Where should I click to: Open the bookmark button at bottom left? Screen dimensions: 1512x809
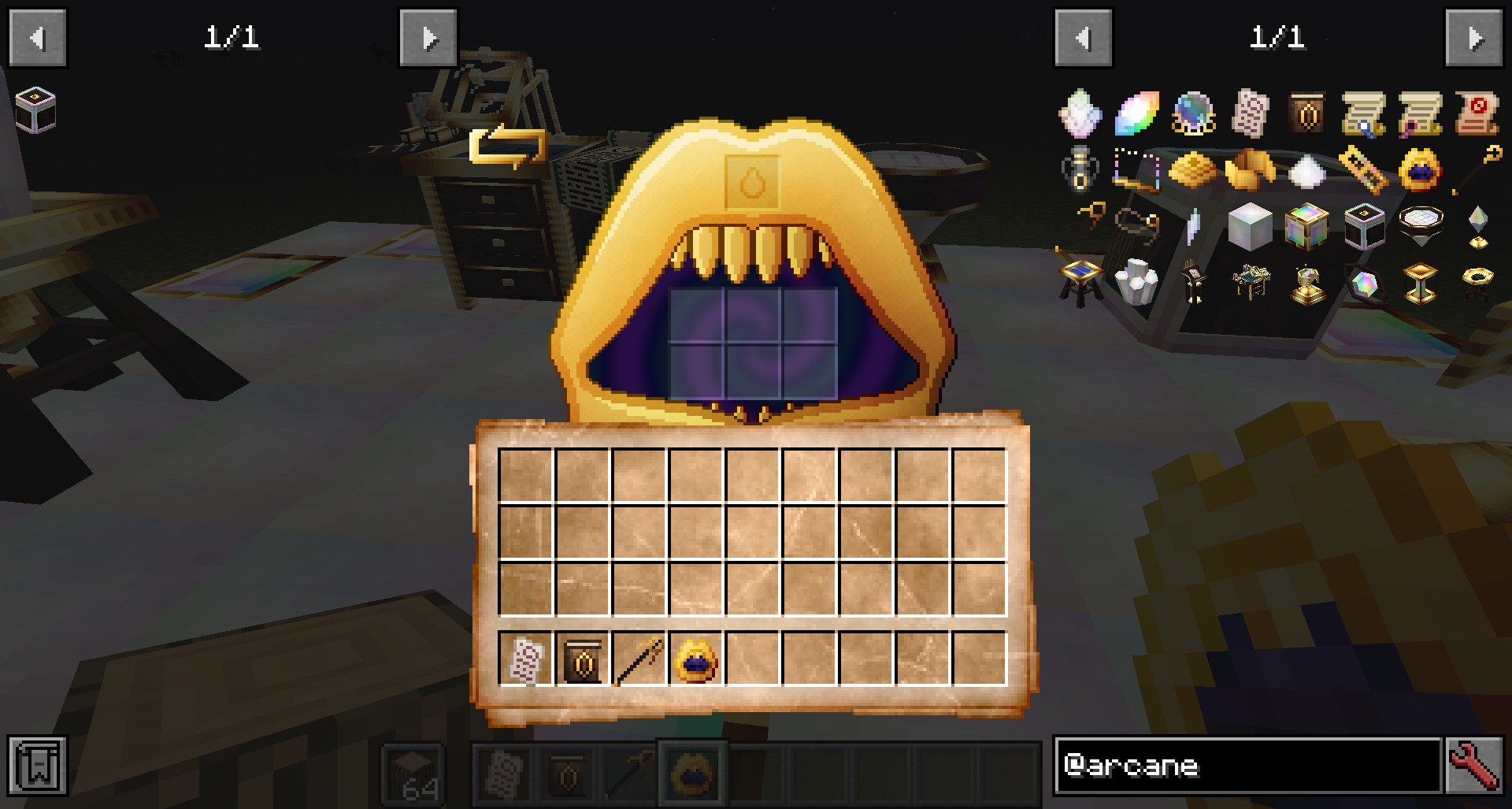point(37,765)
